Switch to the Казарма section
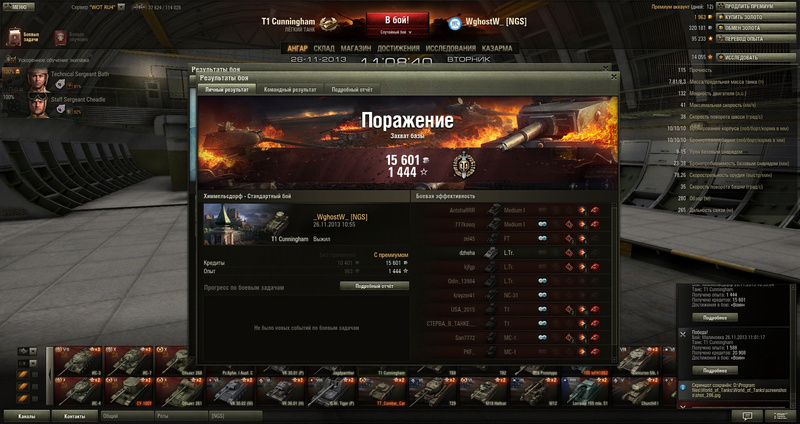The width and height of the screenshot is (800, 424). pos(498,47)
